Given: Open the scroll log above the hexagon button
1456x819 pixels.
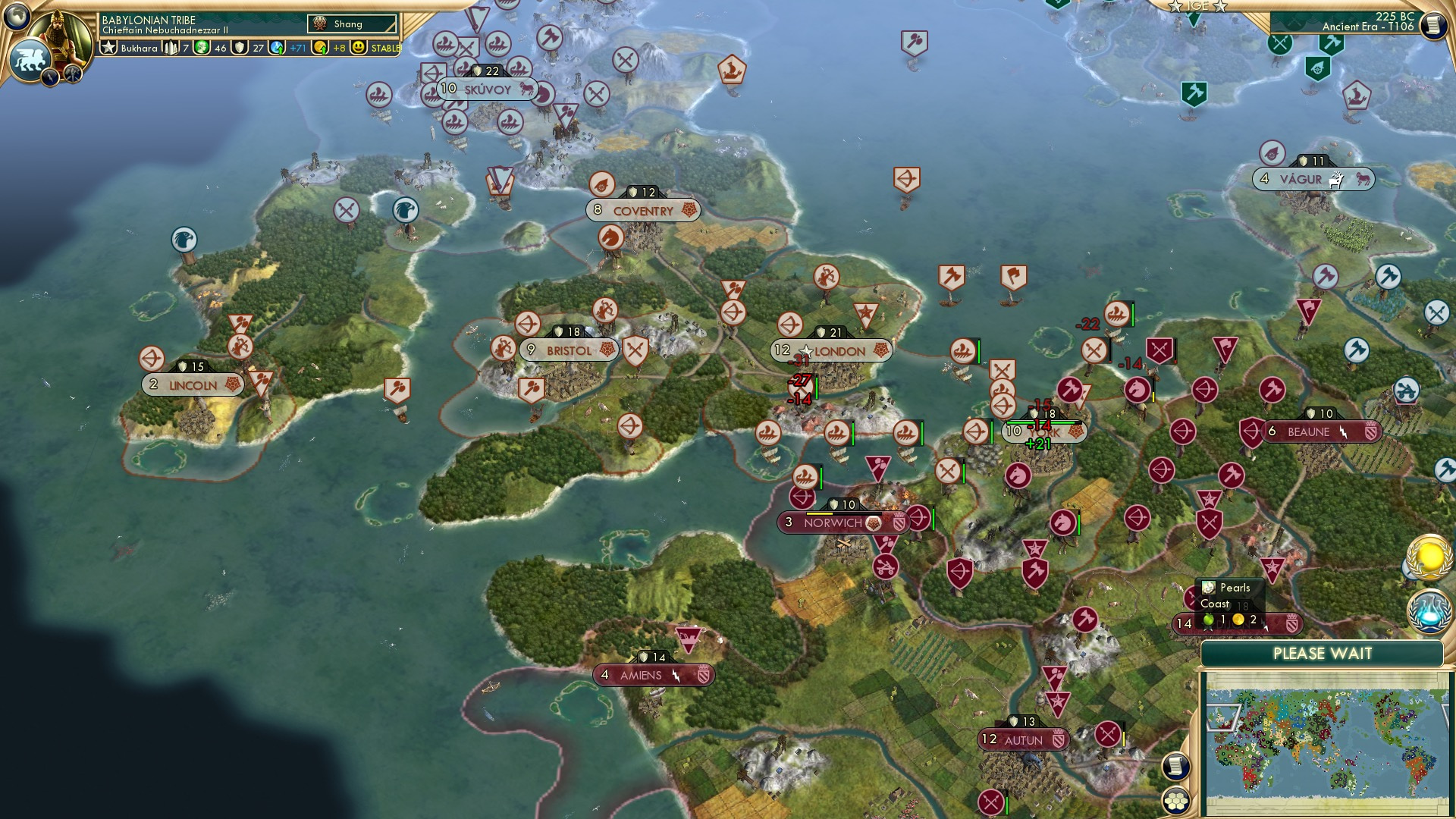Looking at the screenshot, I should [x=1176, y=767].
